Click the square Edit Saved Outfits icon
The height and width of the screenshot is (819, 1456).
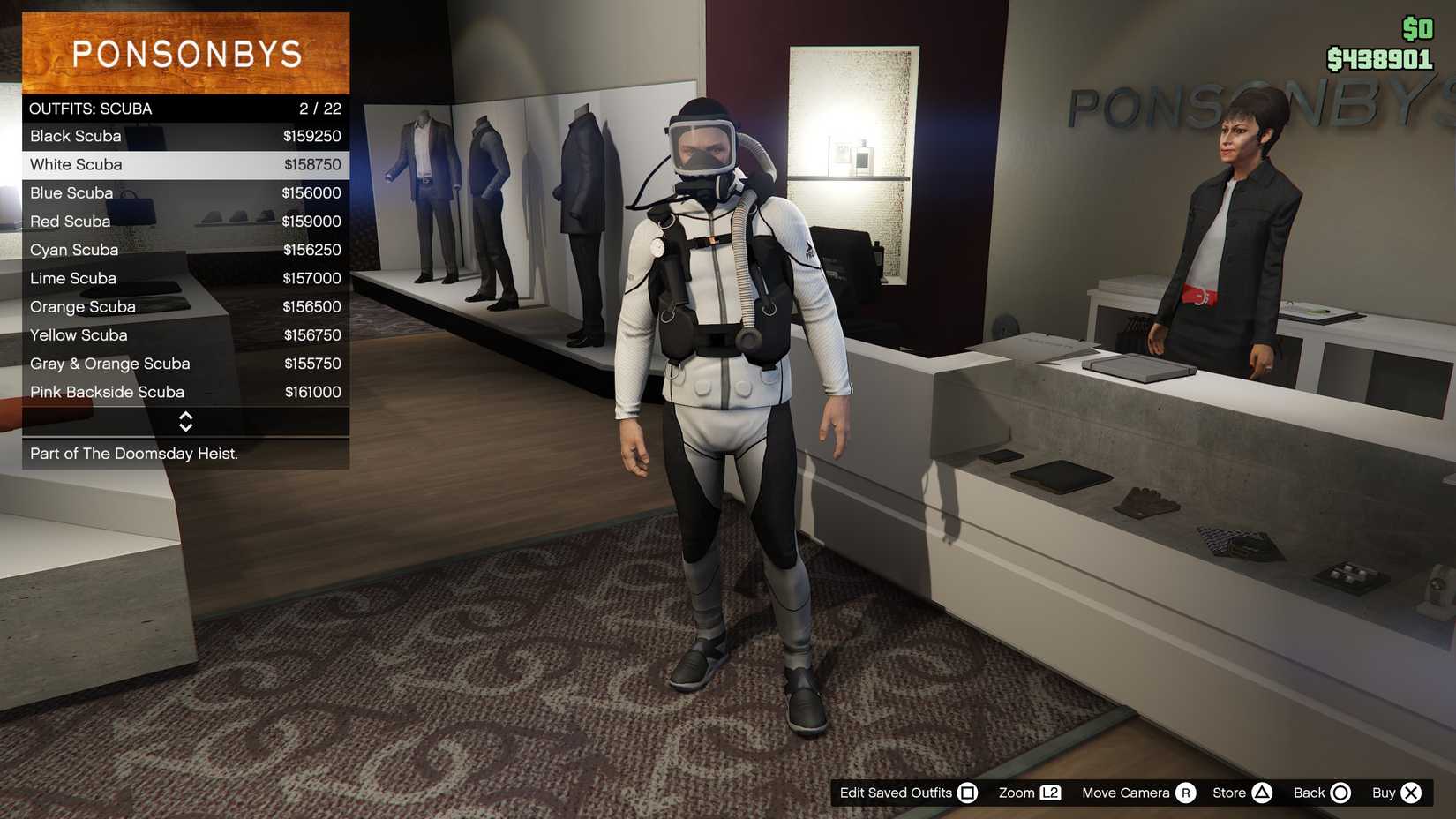coord(969,793)
